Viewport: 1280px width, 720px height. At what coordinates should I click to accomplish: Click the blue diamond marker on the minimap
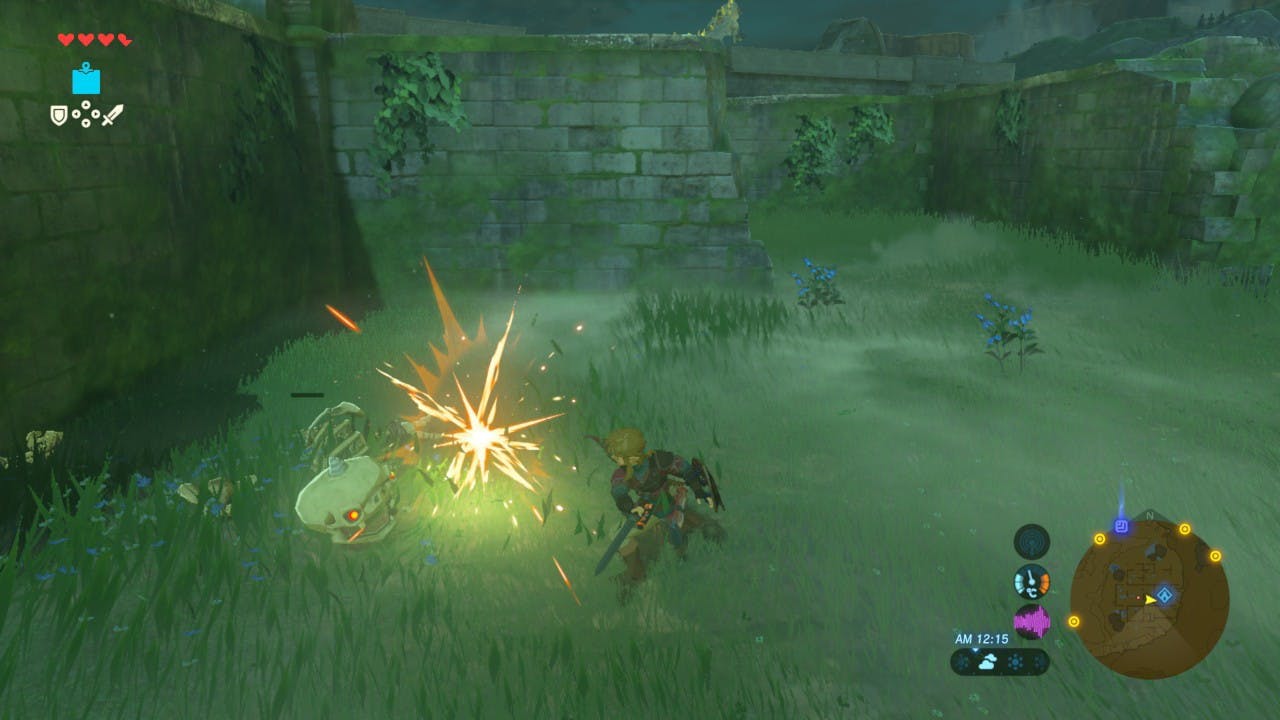pyautogui.click(x=1165, y=596)
